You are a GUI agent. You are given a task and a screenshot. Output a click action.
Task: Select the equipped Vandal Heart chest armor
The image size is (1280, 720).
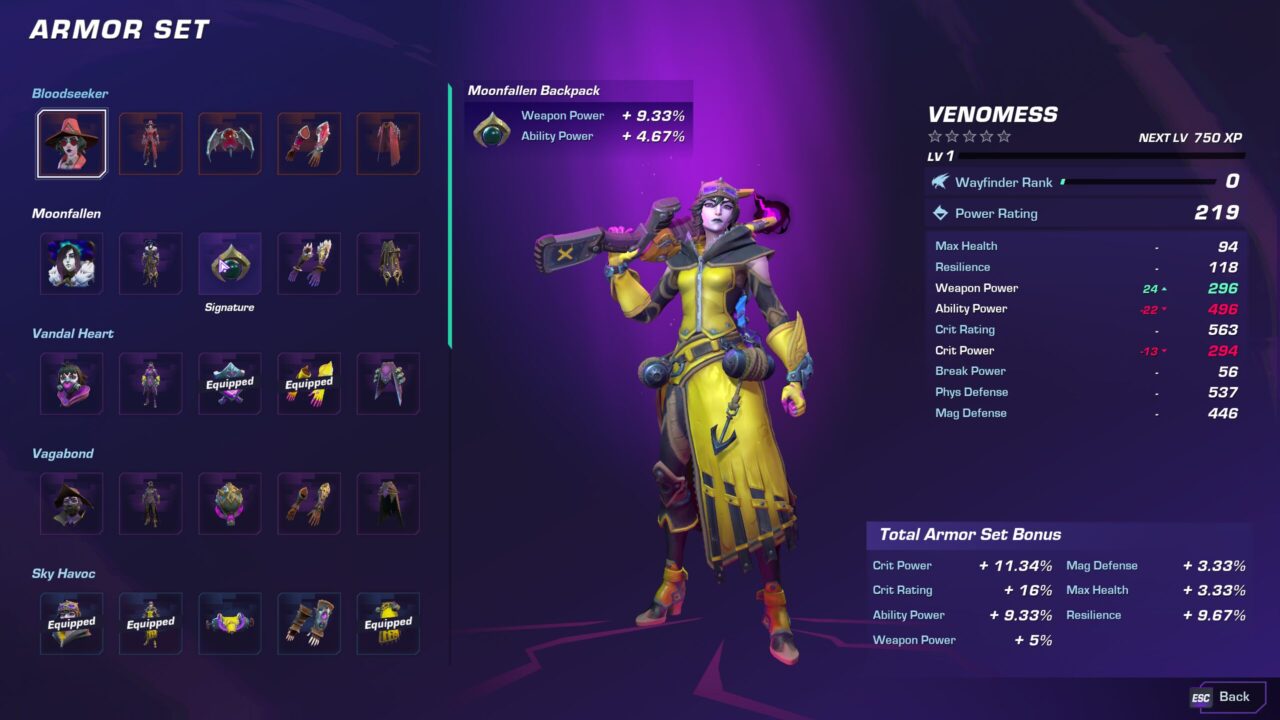click(229, 384)
